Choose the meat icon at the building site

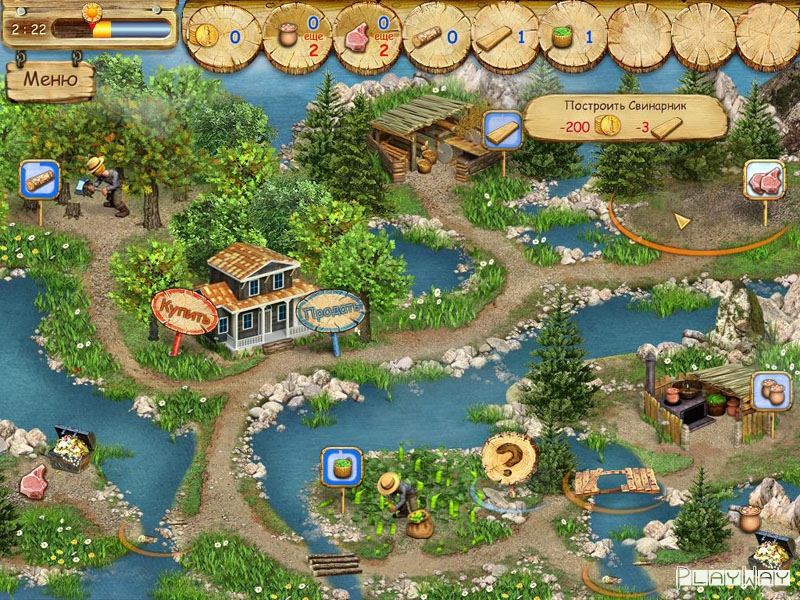pos(764,180)
